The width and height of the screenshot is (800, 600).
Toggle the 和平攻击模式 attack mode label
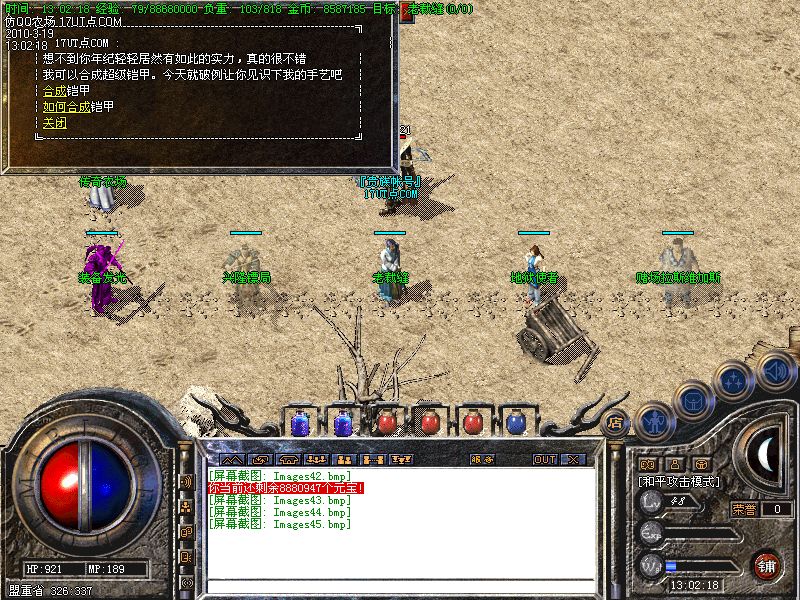(681, 480)
